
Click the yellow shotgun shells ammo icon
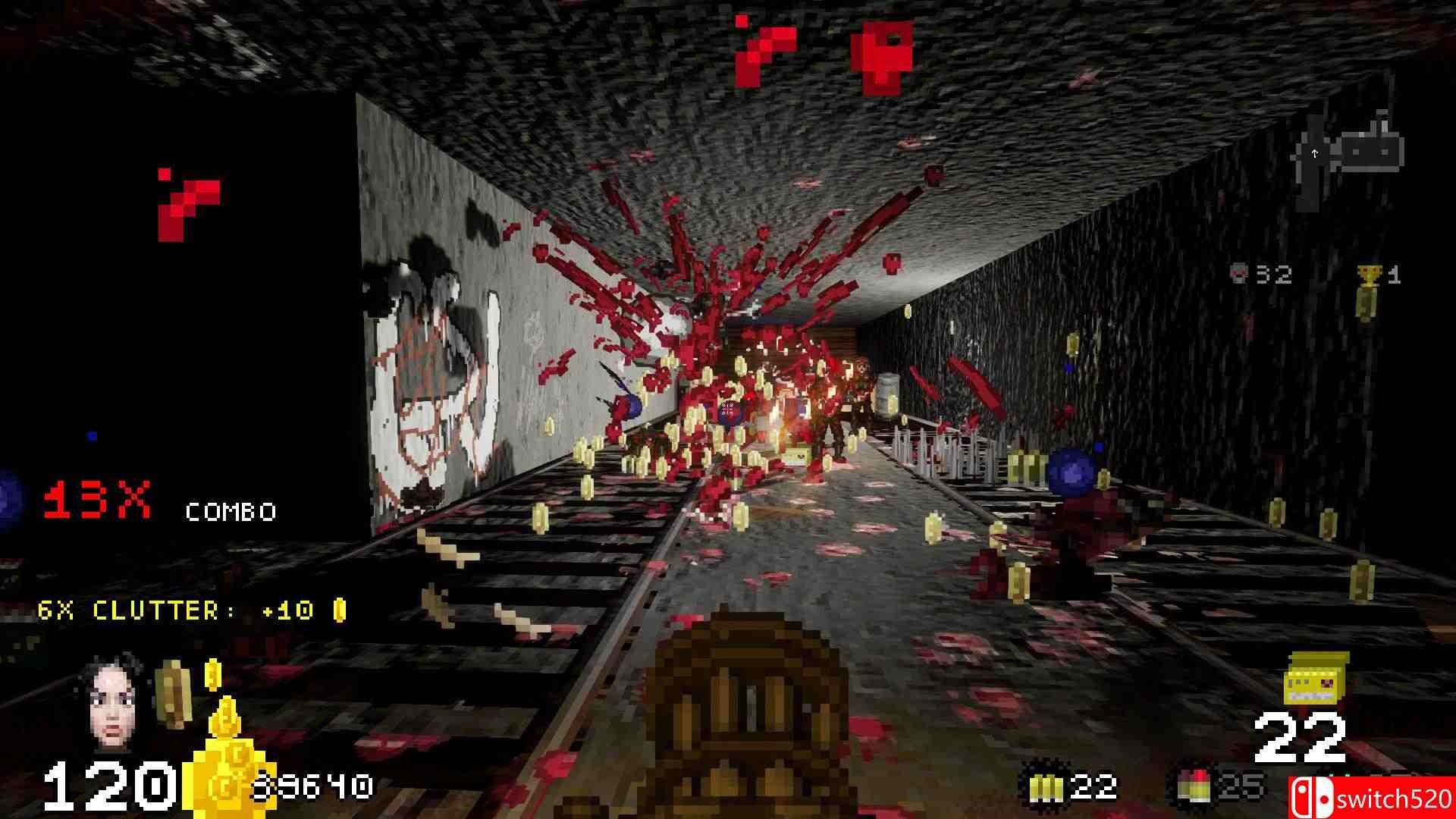[x=1045, y=787]
